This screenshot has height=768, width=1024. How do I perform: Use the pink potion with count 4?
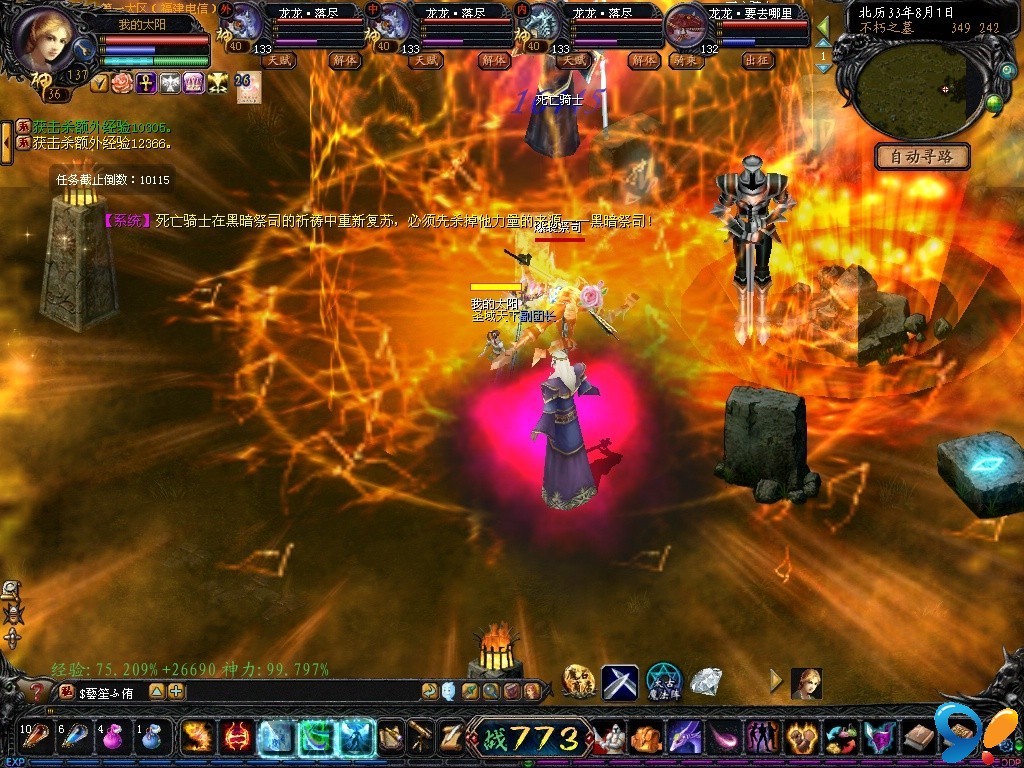111,738
